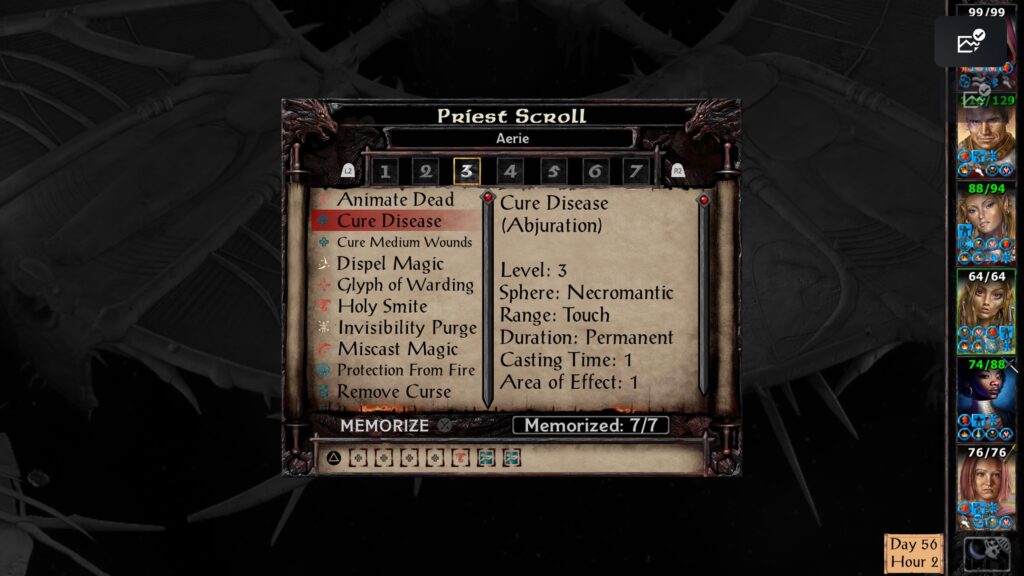Choose Invisibility Purge spell
Image resolution: width=1024 pixels, height=576 pixels.
407,328
